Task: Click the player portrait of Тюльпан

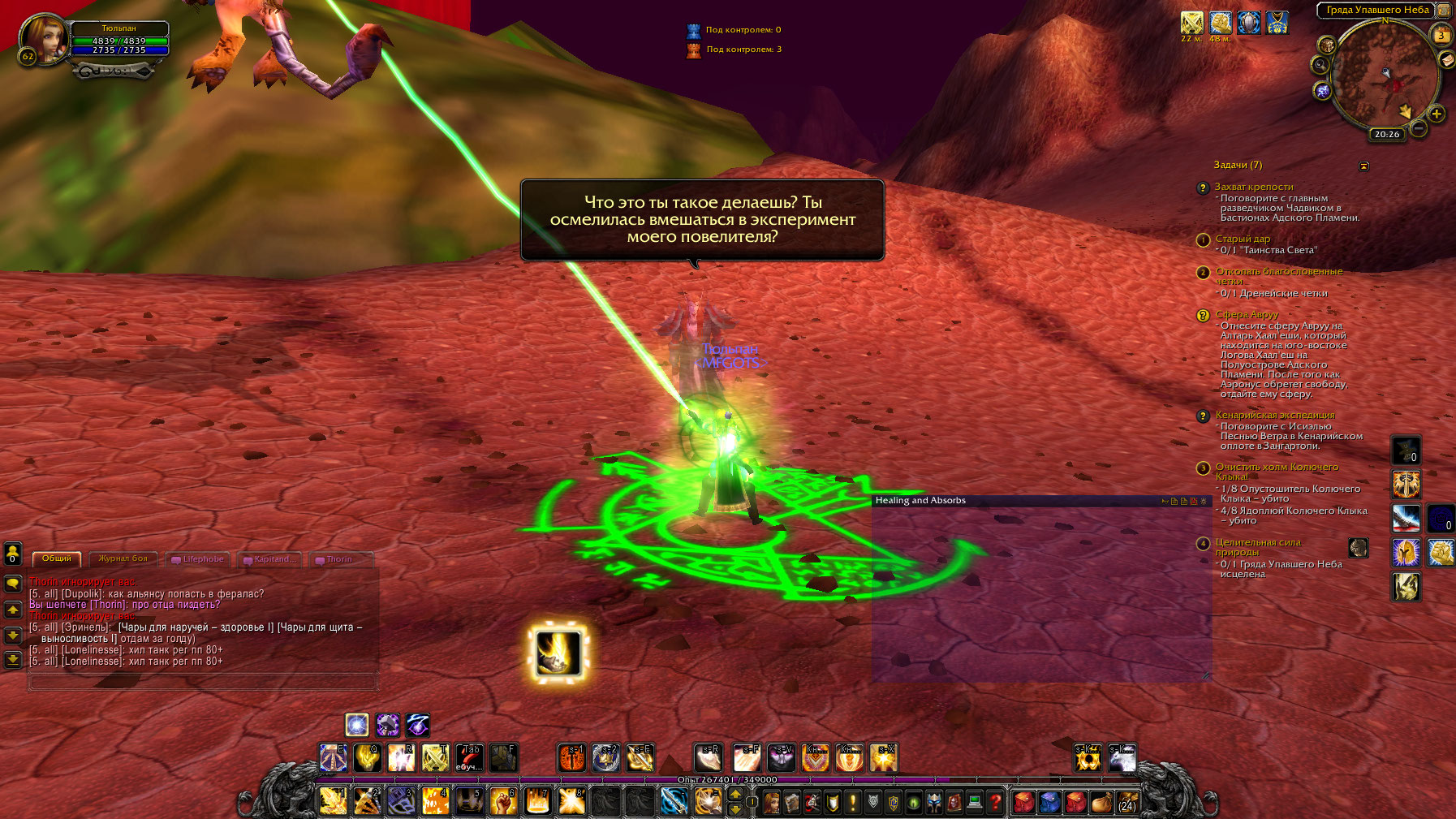Action: coord(44,38)
